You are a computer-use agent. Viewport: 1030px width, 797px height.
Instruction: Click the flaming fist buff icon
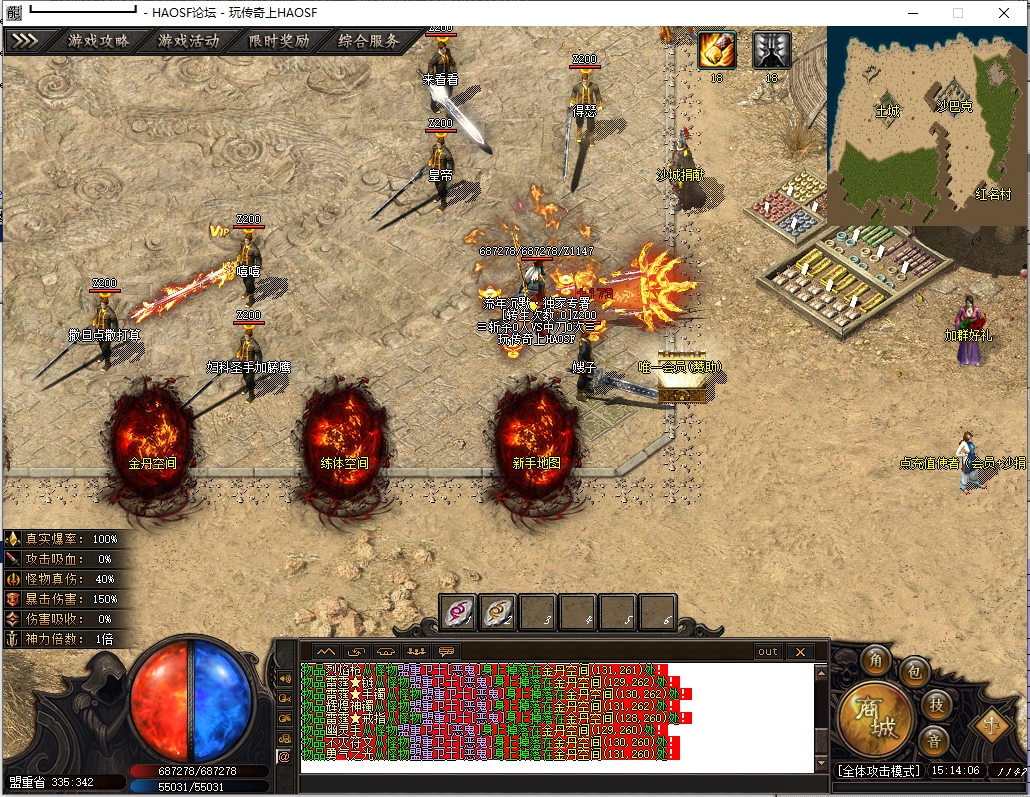pyautogui.click(x=716, y=50)
